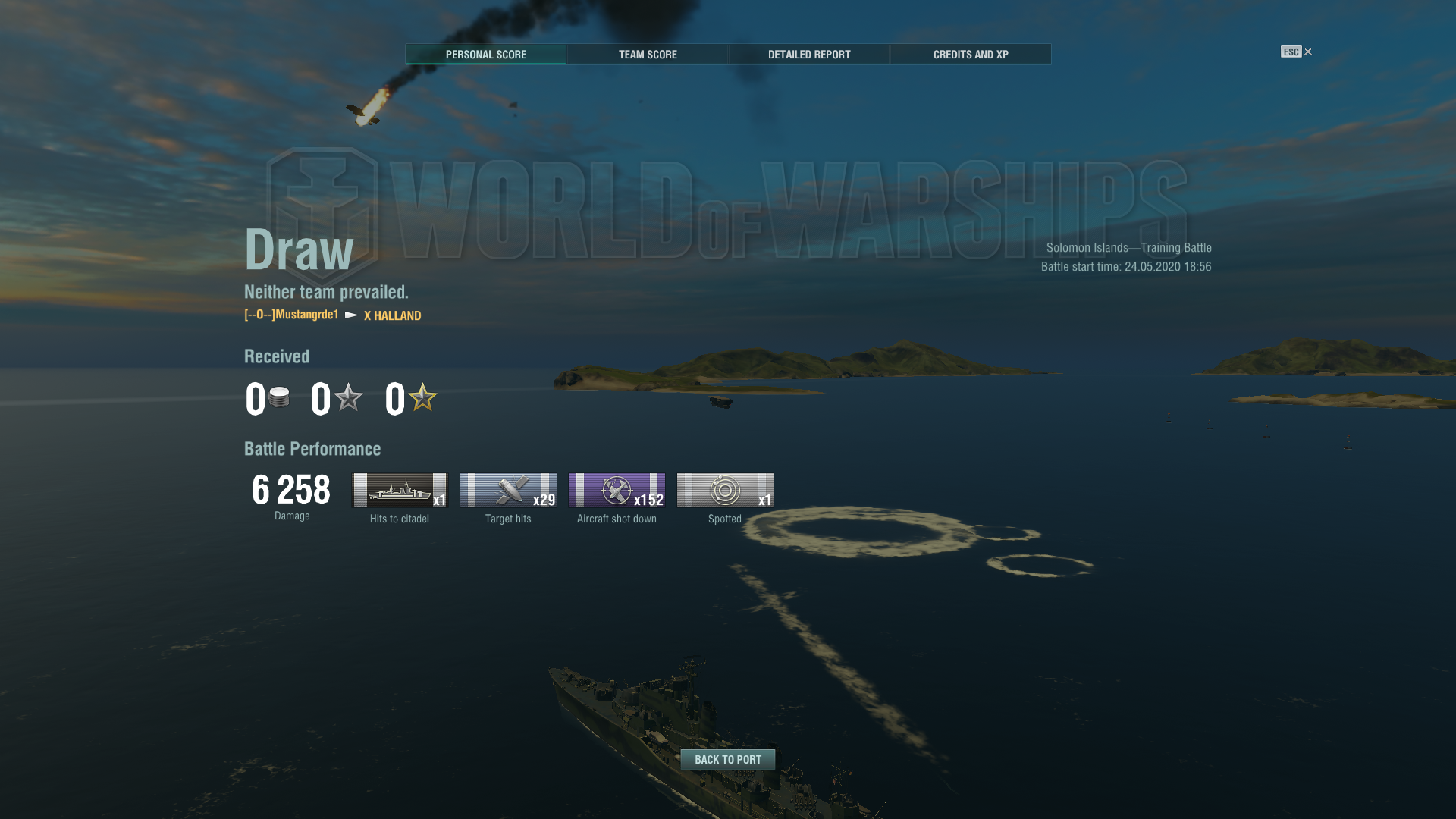1456x819 pixels.
Task: Open the Team Score tab
Action: [x=648, y=55]
